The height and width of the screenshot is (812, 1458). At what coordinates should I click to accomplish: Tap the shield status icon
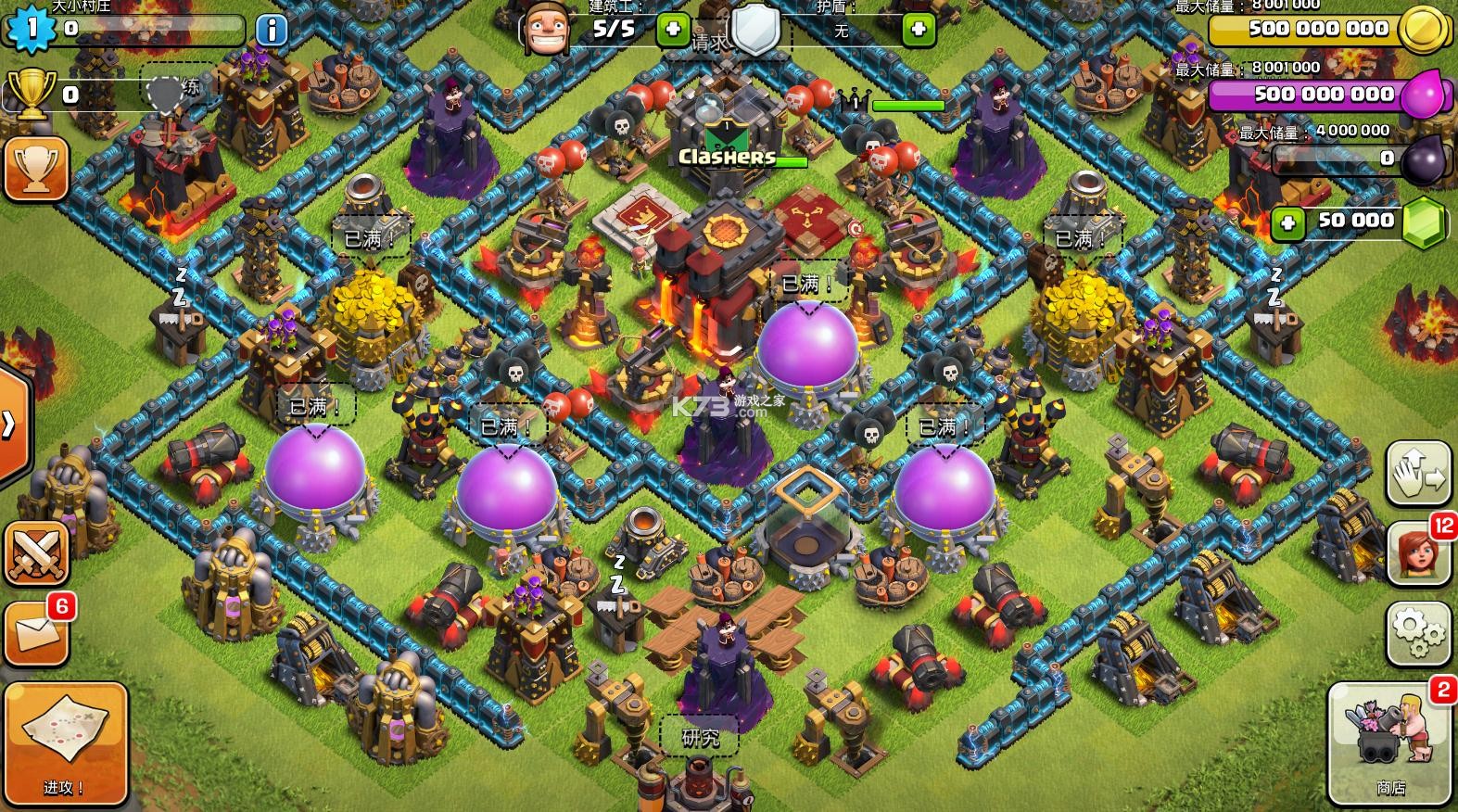tap(756, 28)
